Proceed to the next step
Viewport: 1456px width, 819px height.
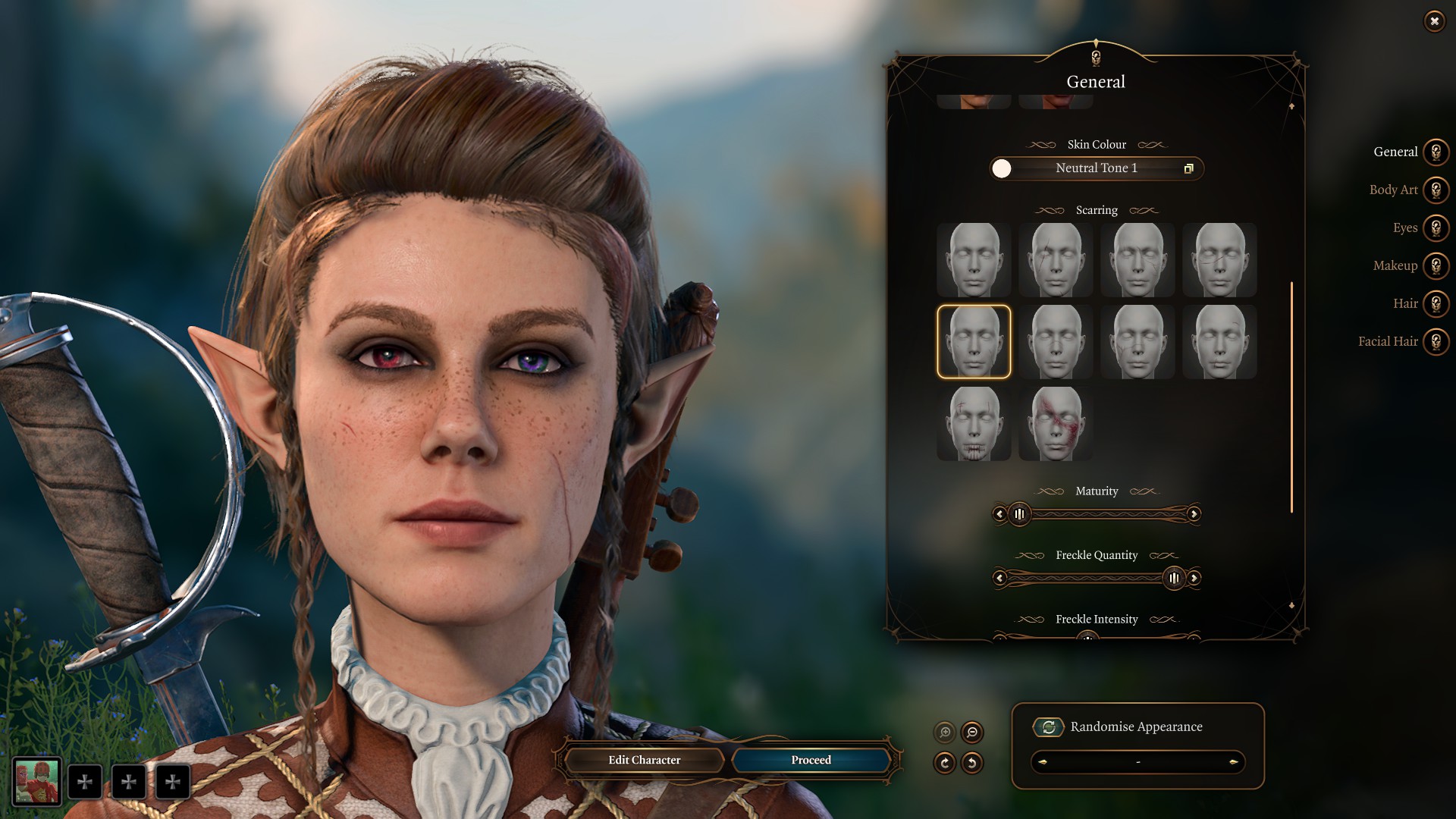click(x=811, y=760)
